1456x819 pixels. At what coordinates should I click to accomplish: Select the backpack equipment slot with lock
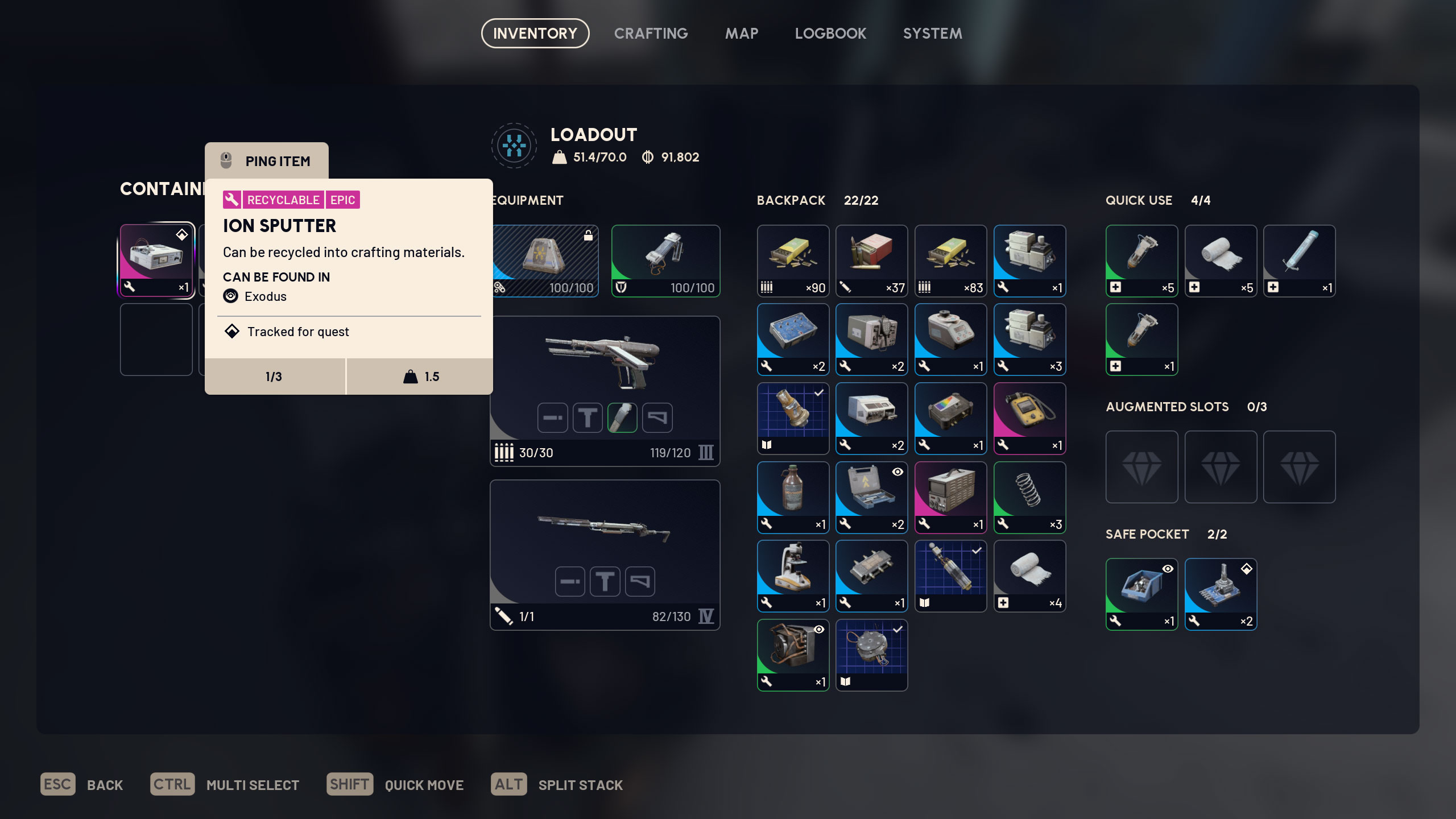click(x=545, y=260)
